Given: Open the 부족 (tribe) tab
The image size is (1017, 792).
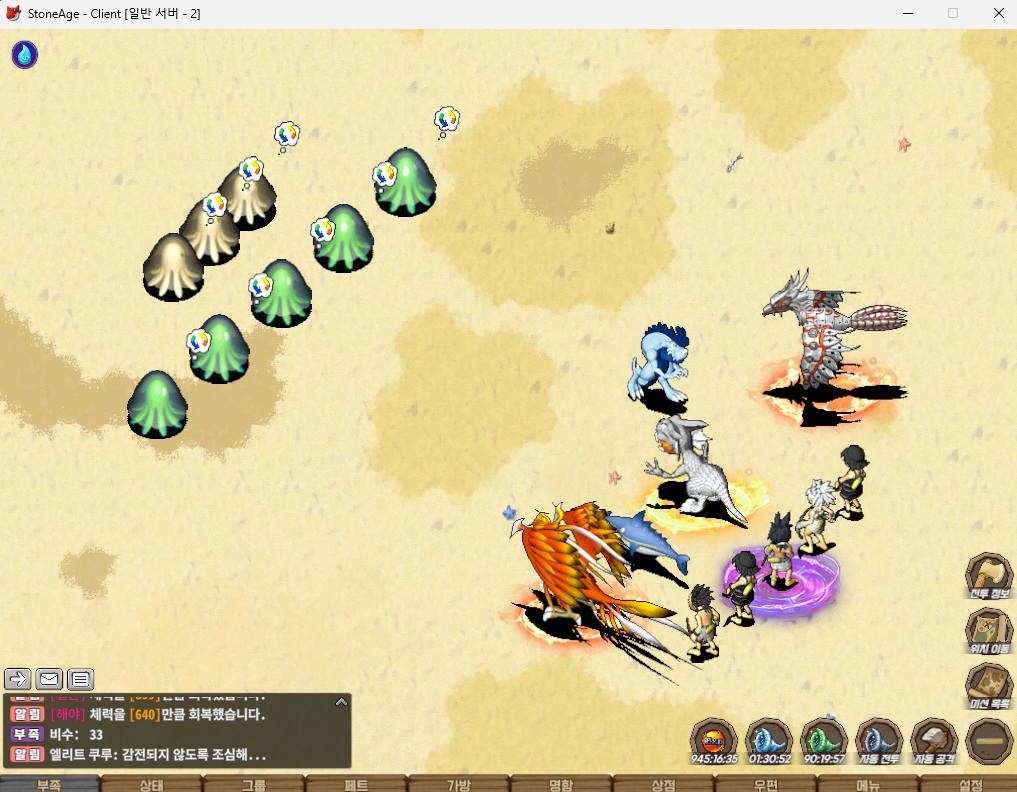Looking at the screenshot, I should [x=50, y=784].
